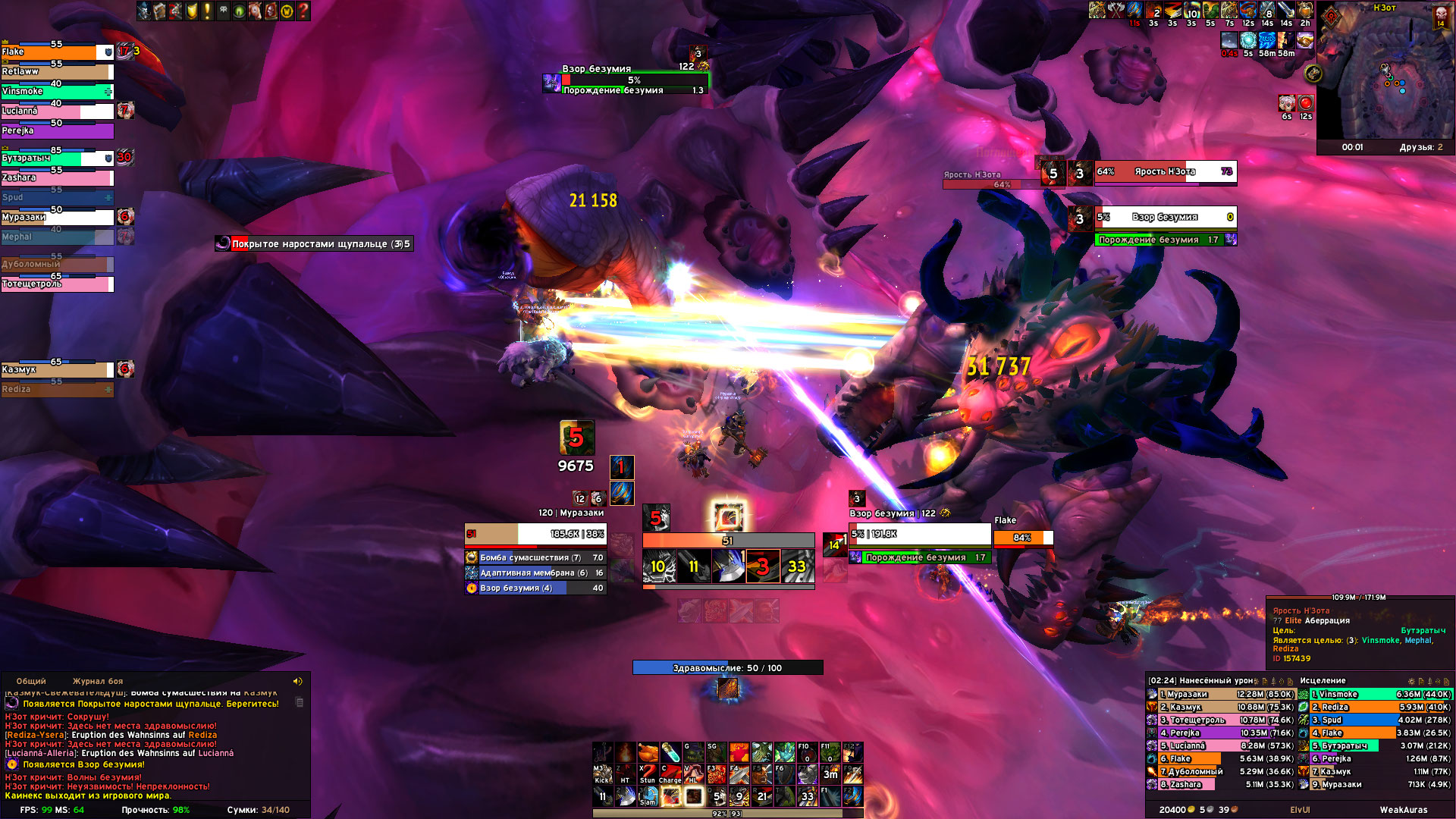Click the N'Zoth minimap

point(1384,76)
